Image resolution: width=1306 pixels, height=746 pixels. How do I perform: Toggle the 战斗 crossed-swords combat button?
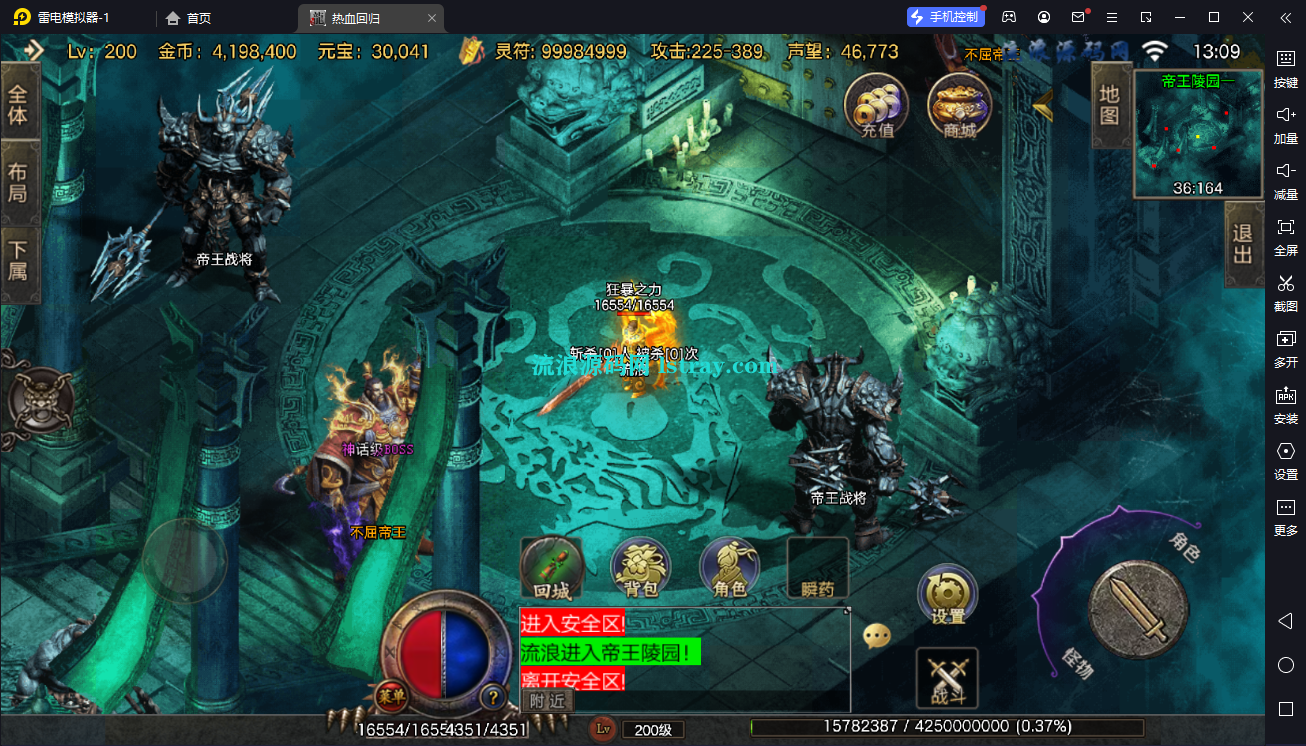click(x=946, y=678)
